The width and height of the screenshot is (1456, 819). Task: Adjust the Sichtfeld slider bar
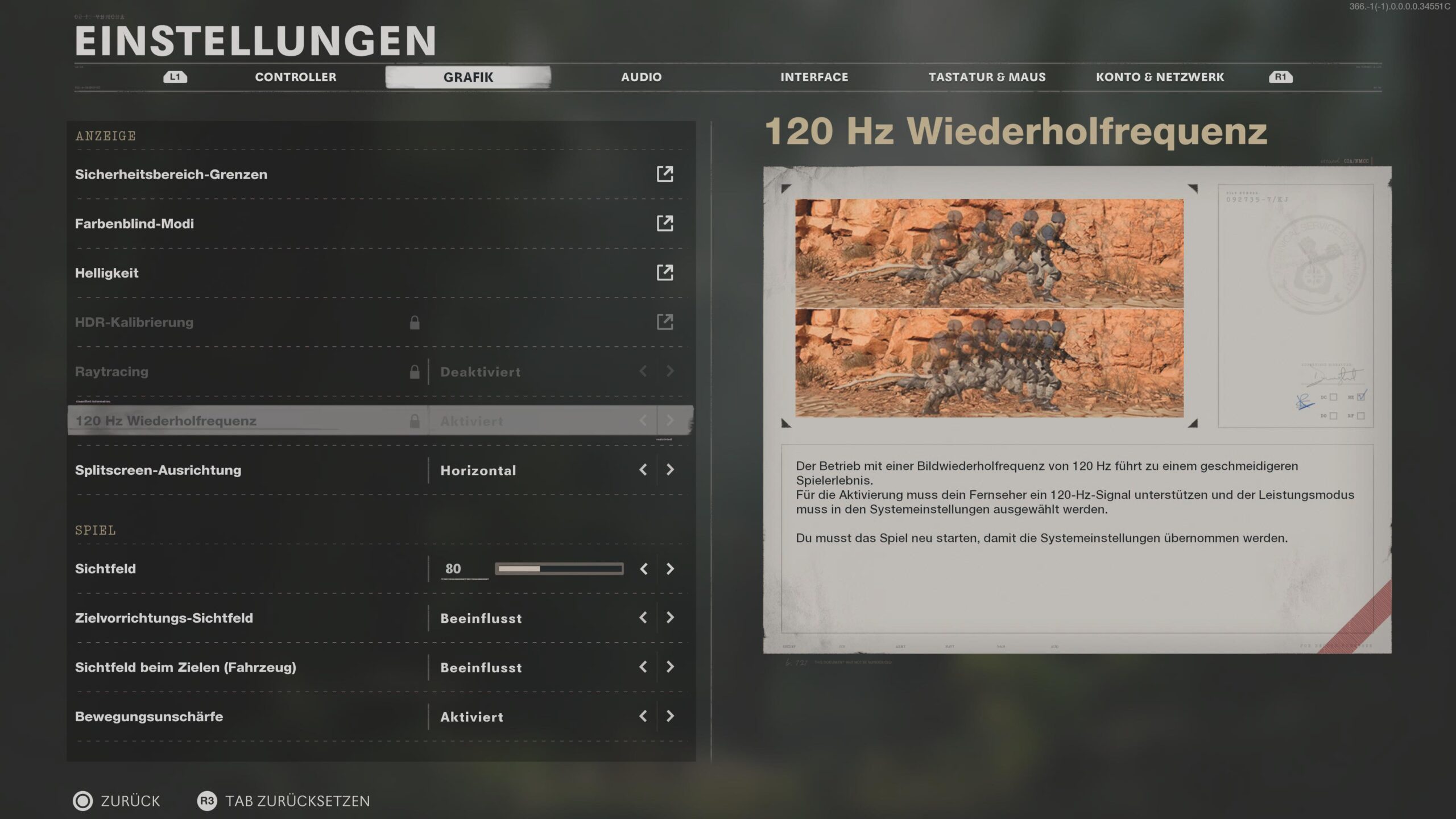559,569
